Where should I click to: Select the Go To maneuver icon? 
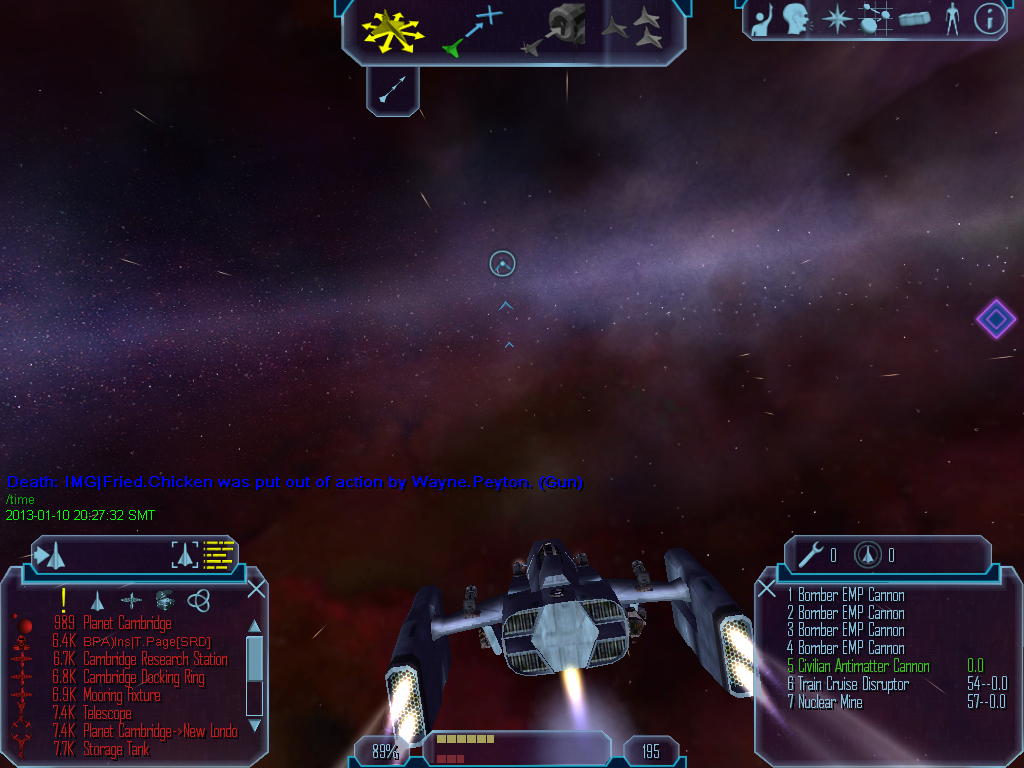pyautogui.click(x=469, y=31)
